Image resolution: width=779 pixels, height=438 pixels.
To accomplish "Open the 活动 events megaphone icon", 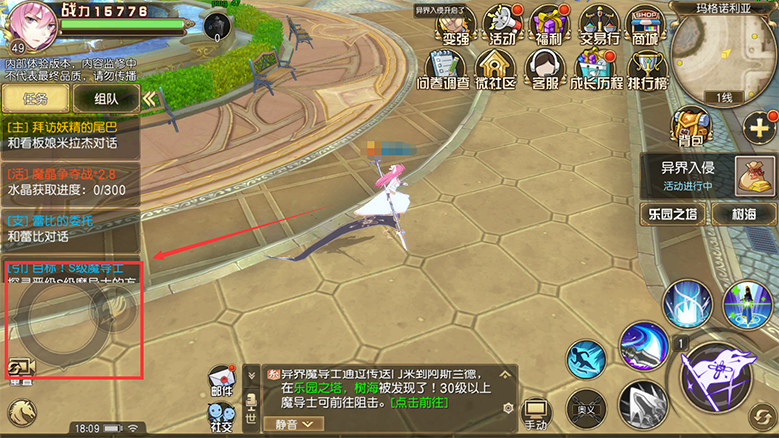I will pos(502,26).
